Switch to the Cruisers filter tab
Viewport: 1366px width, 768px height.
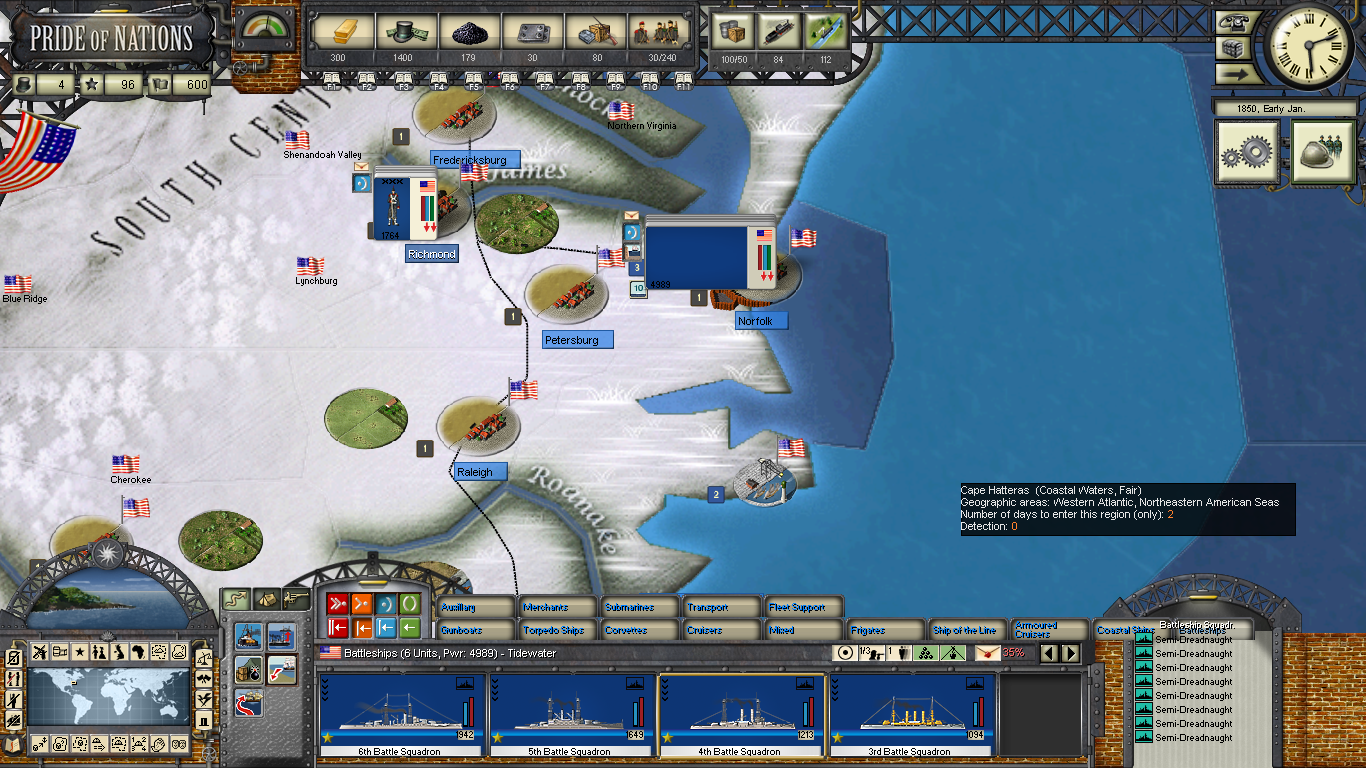pyautogui.click(x=722, y=631)
